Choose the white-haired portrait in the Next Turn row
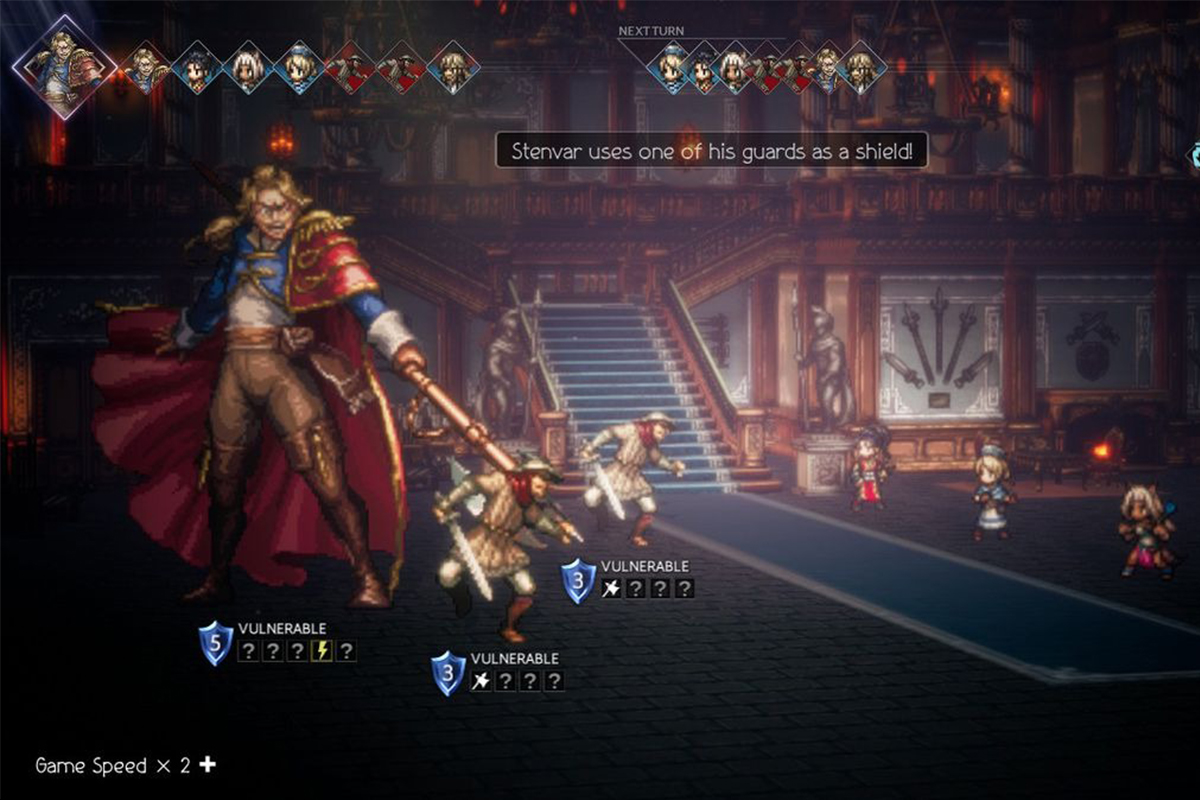The width and height of the screenshot is (1200, 800). click(x=733, y=68)
